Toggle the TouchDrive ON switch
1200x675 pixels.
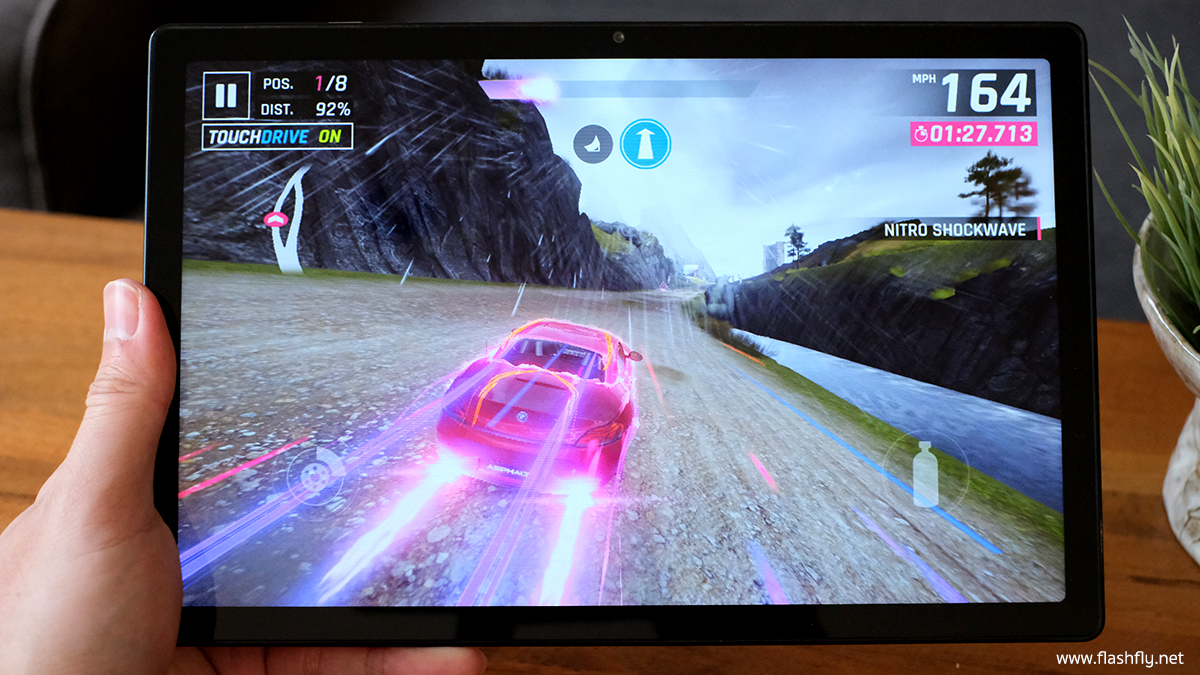(277, 137)
